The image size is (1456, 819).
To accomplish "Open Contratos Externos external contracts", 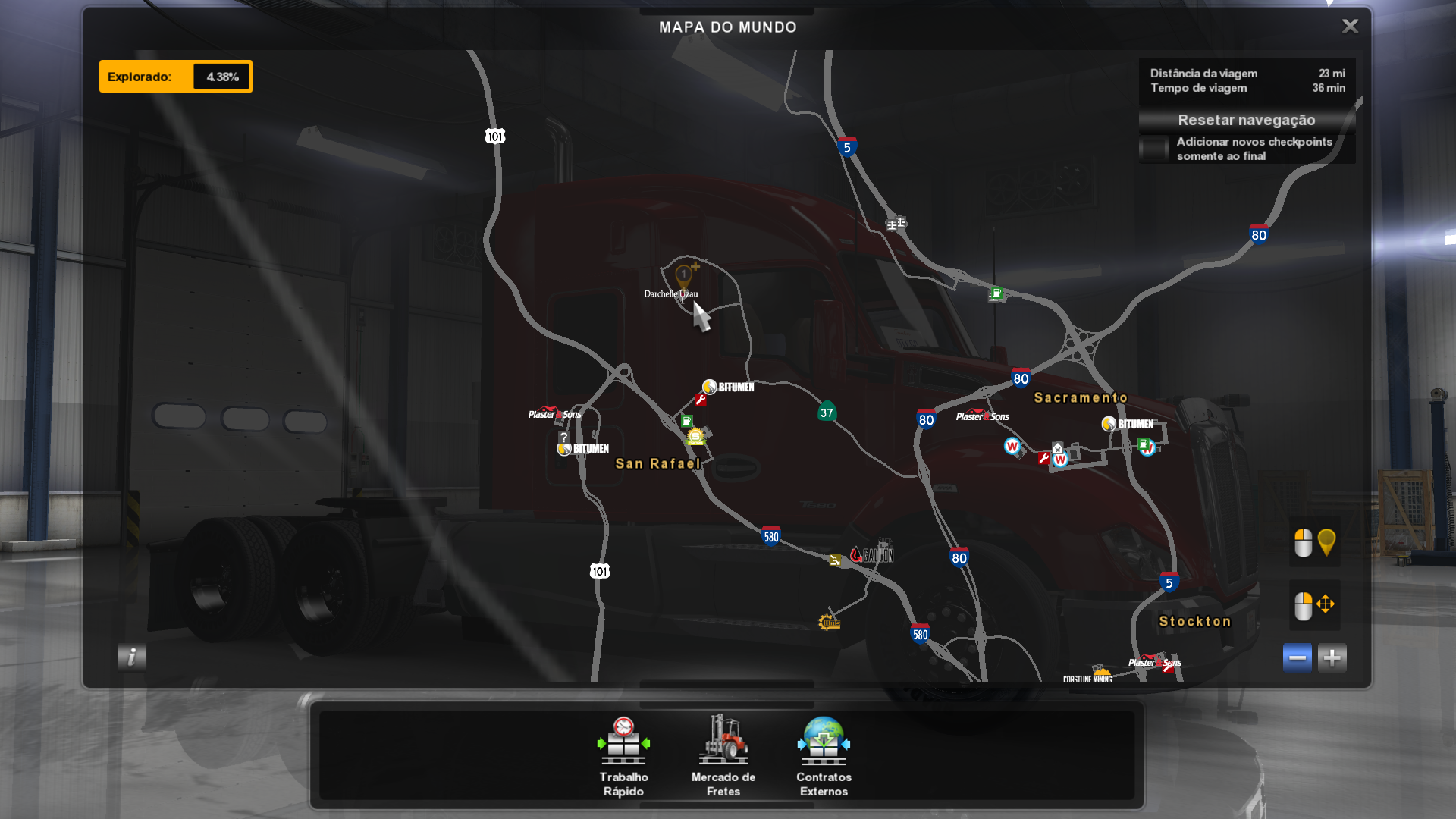I will pos(824,756).
